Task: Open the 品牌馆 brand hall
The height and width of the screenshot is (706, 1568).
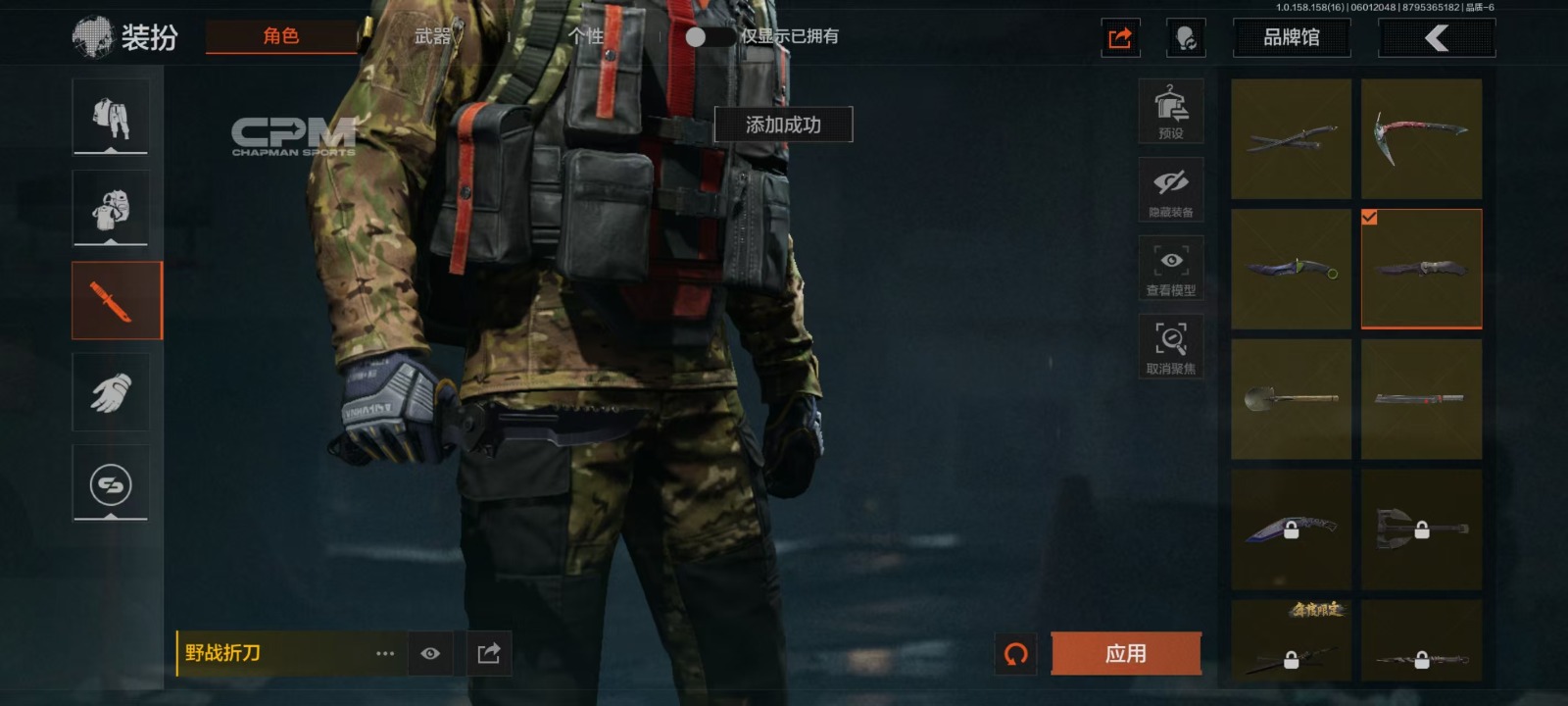Action: tap(1291, 38)
